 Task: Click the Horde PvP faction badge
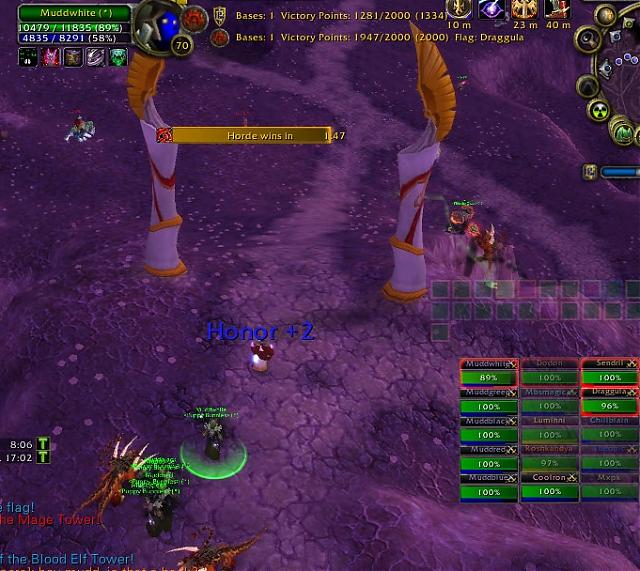pyautogui.click(x=193, y=17)
